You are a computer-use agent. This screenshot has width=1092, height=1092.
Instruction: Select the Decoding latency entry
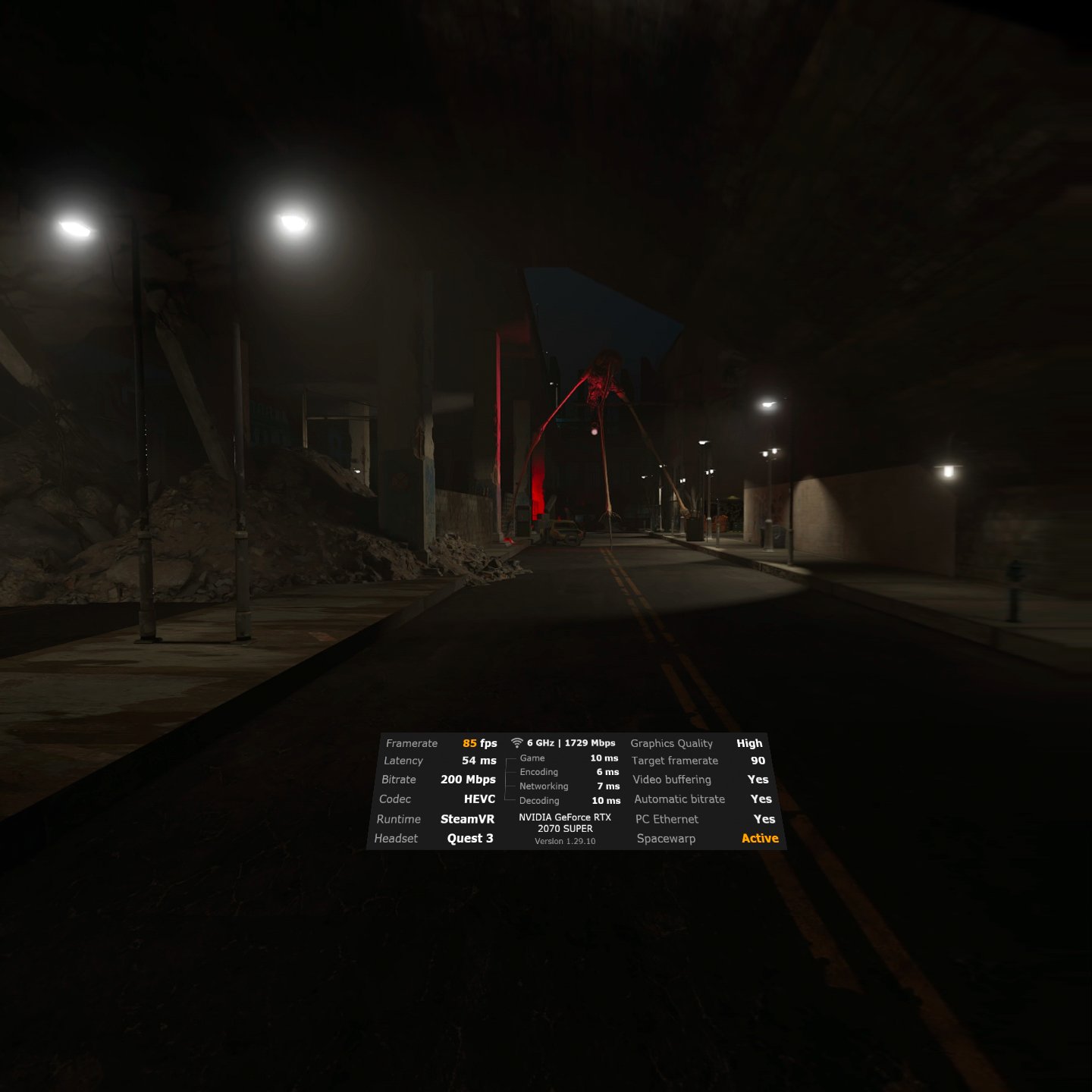[x=569, y=801]
